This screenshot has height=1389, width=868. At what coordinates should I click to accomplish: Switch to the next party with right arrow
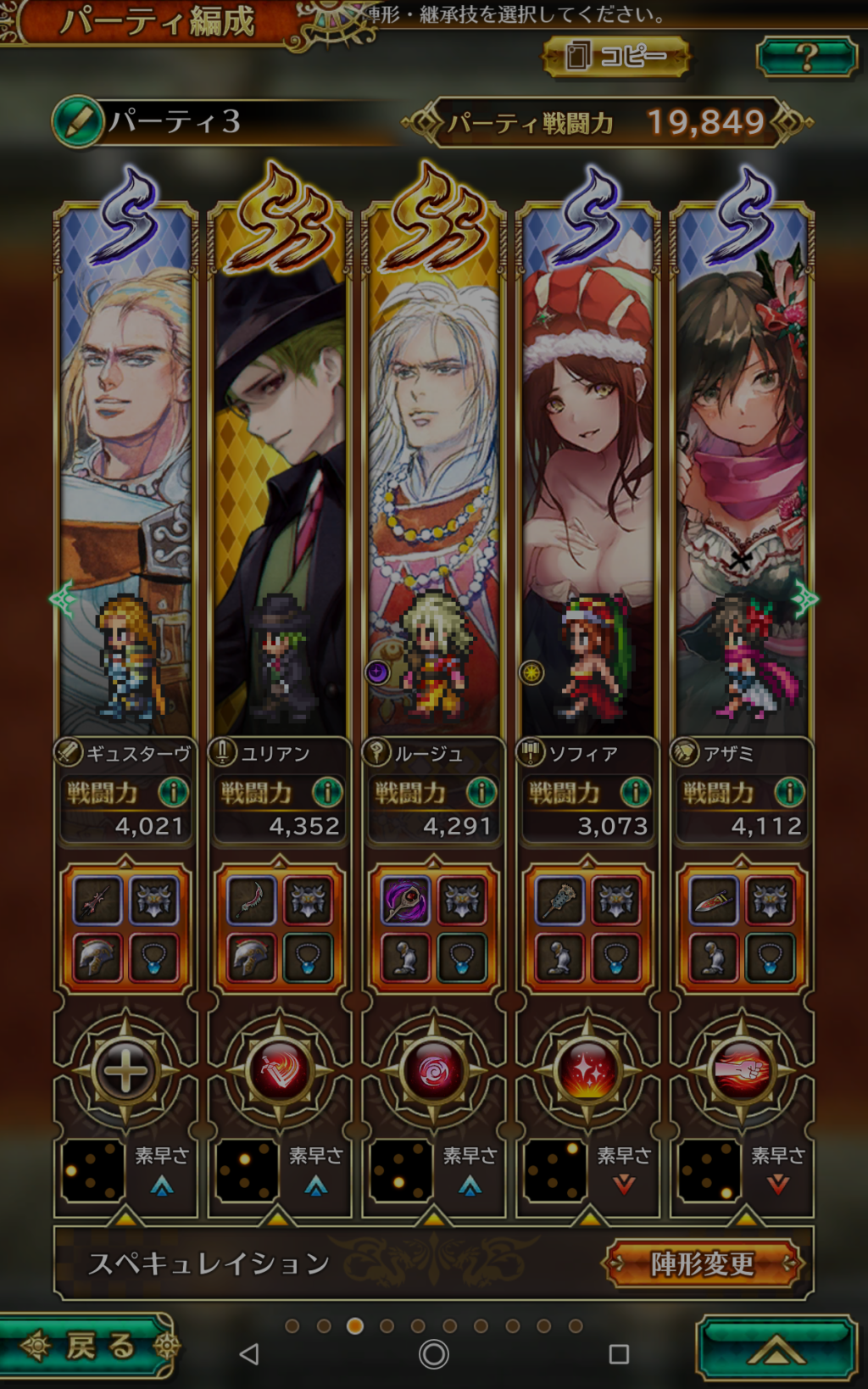point(804,600)
